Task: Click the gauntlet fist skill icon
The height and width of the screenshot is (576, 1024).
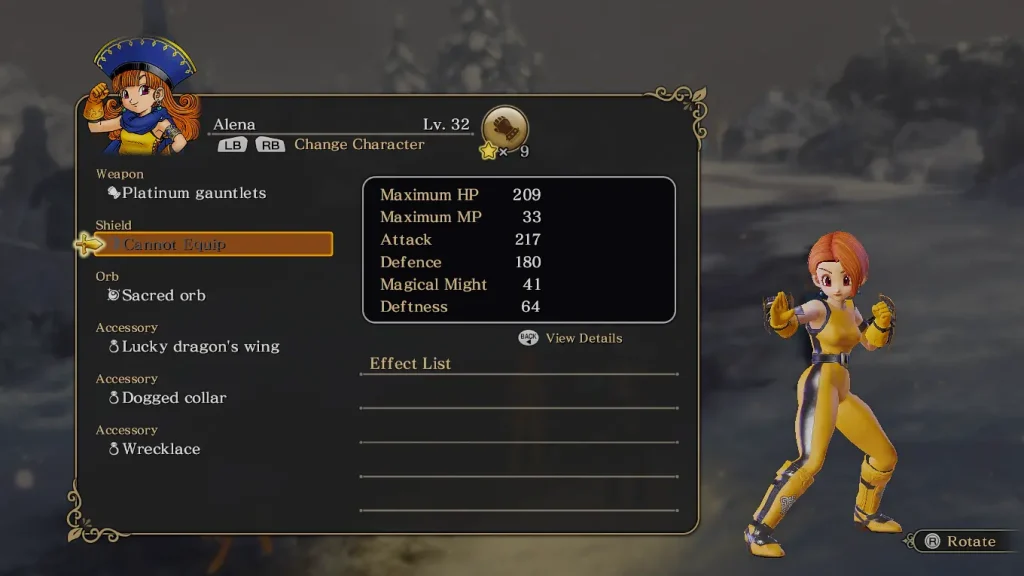Action: pos(505,128)
